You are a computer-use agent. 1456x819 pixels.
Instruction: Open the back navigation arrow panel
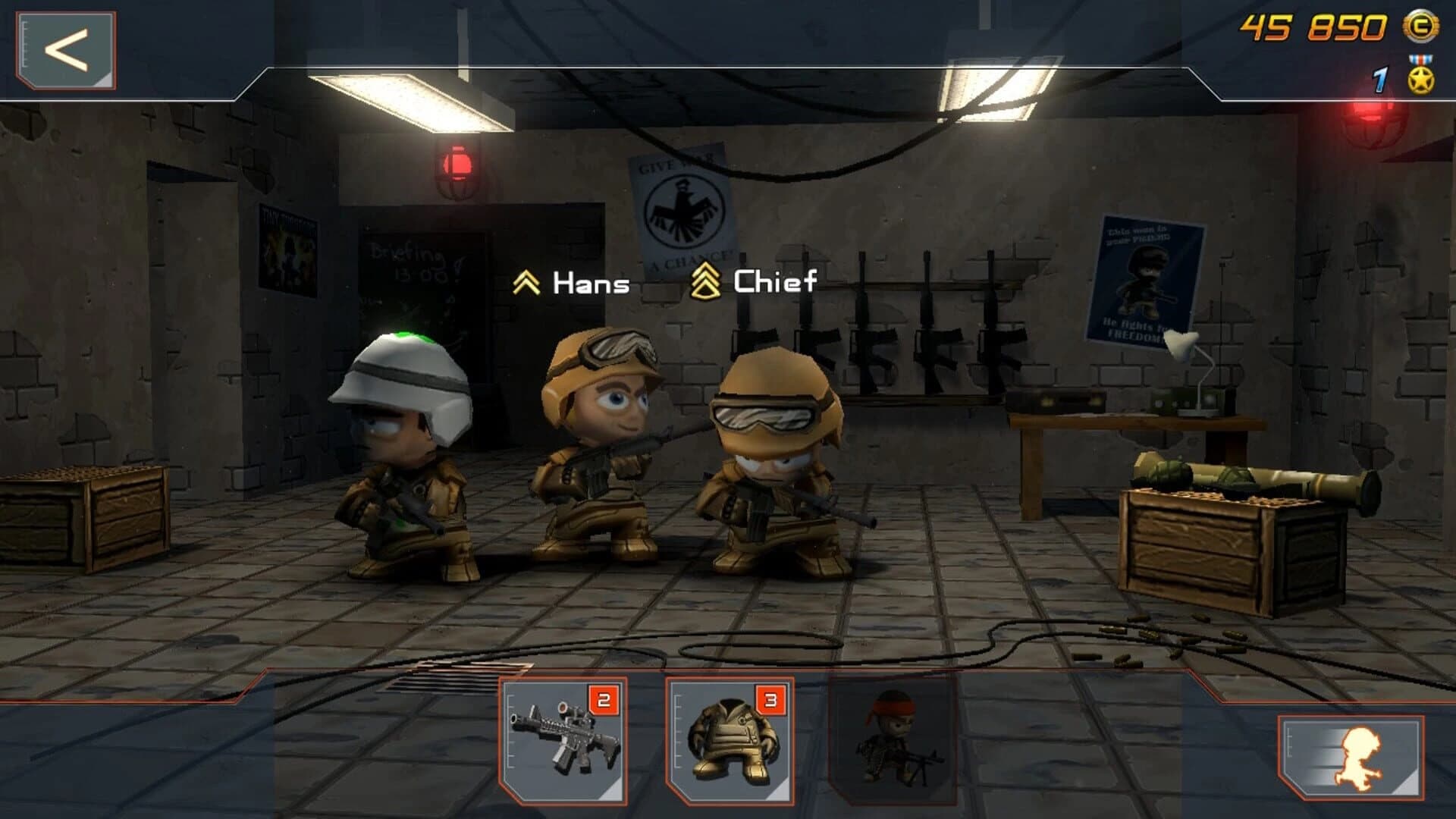pos(64,49)
